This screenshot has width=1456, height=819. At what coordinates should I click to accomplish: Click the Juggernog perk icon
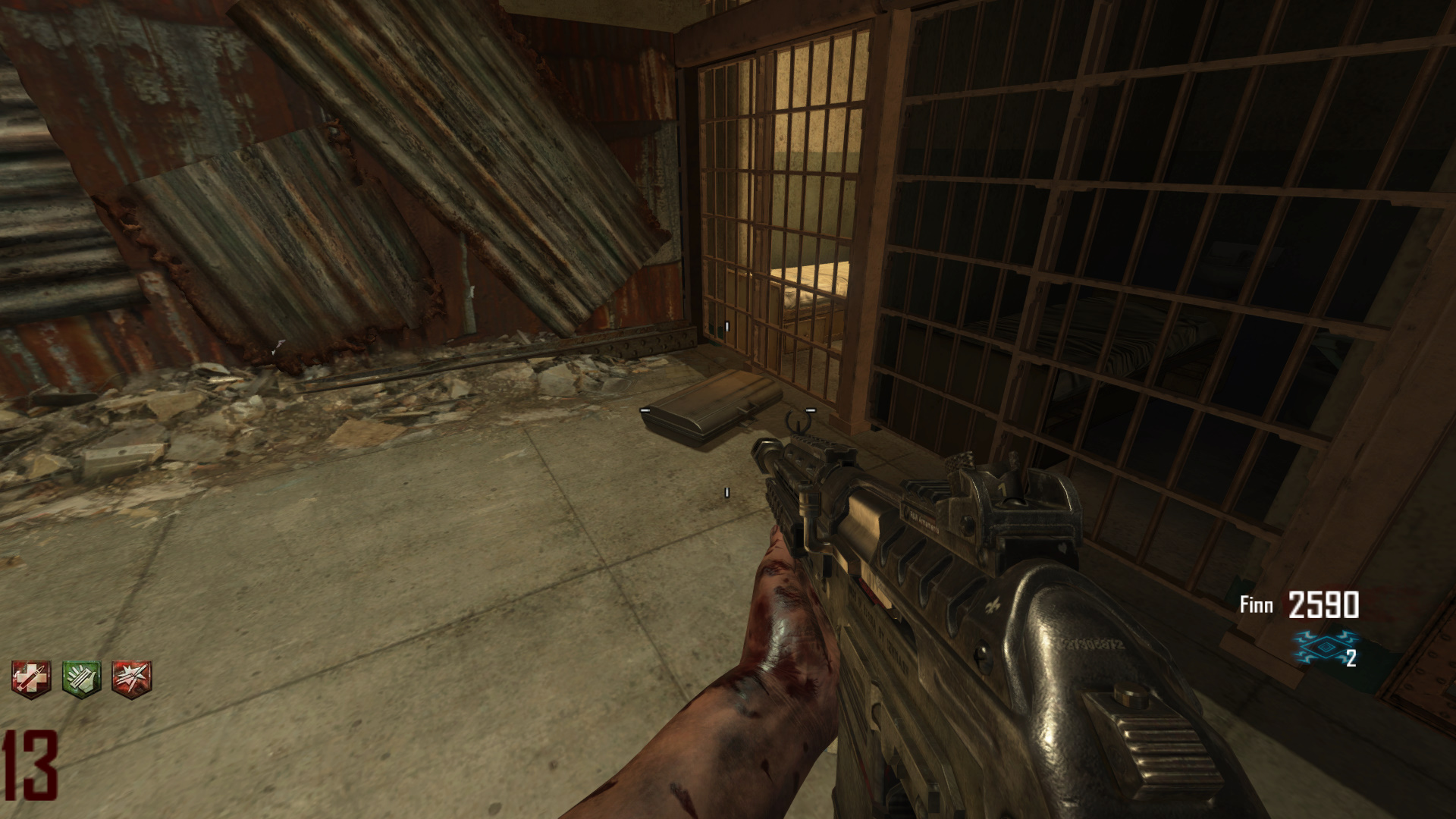point(31,677)
